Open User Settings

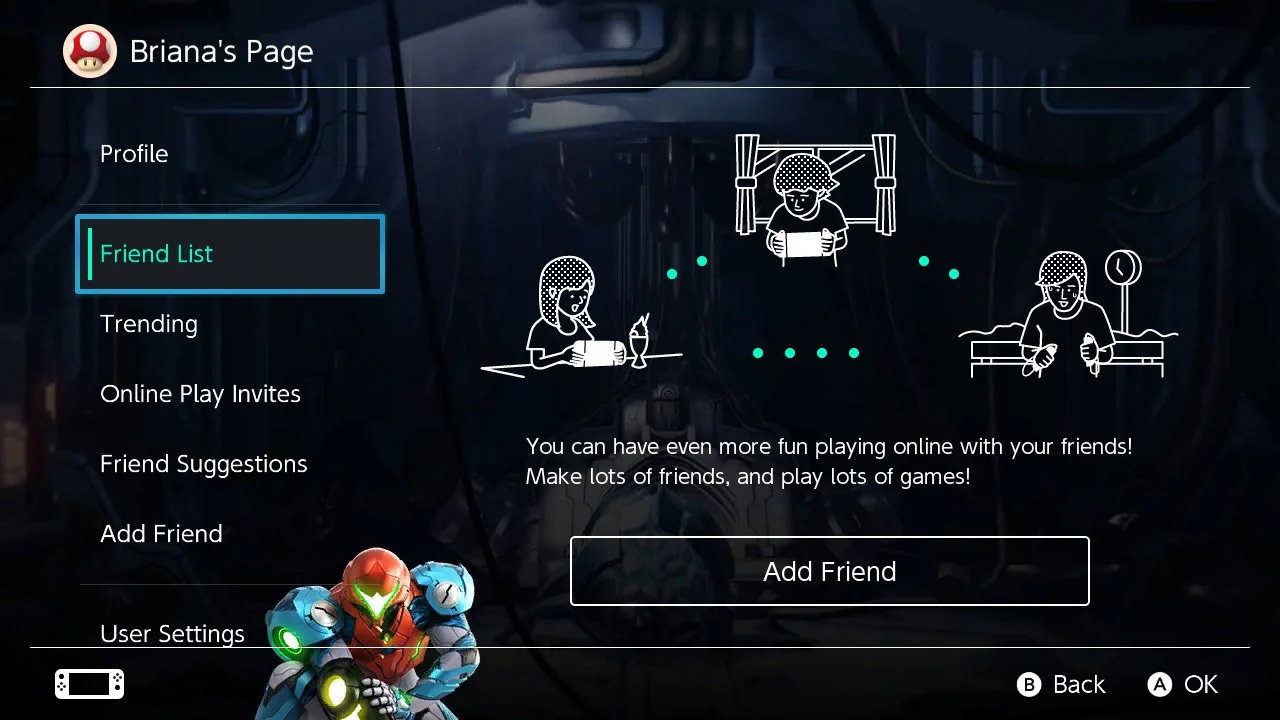[x=172, y=633]
